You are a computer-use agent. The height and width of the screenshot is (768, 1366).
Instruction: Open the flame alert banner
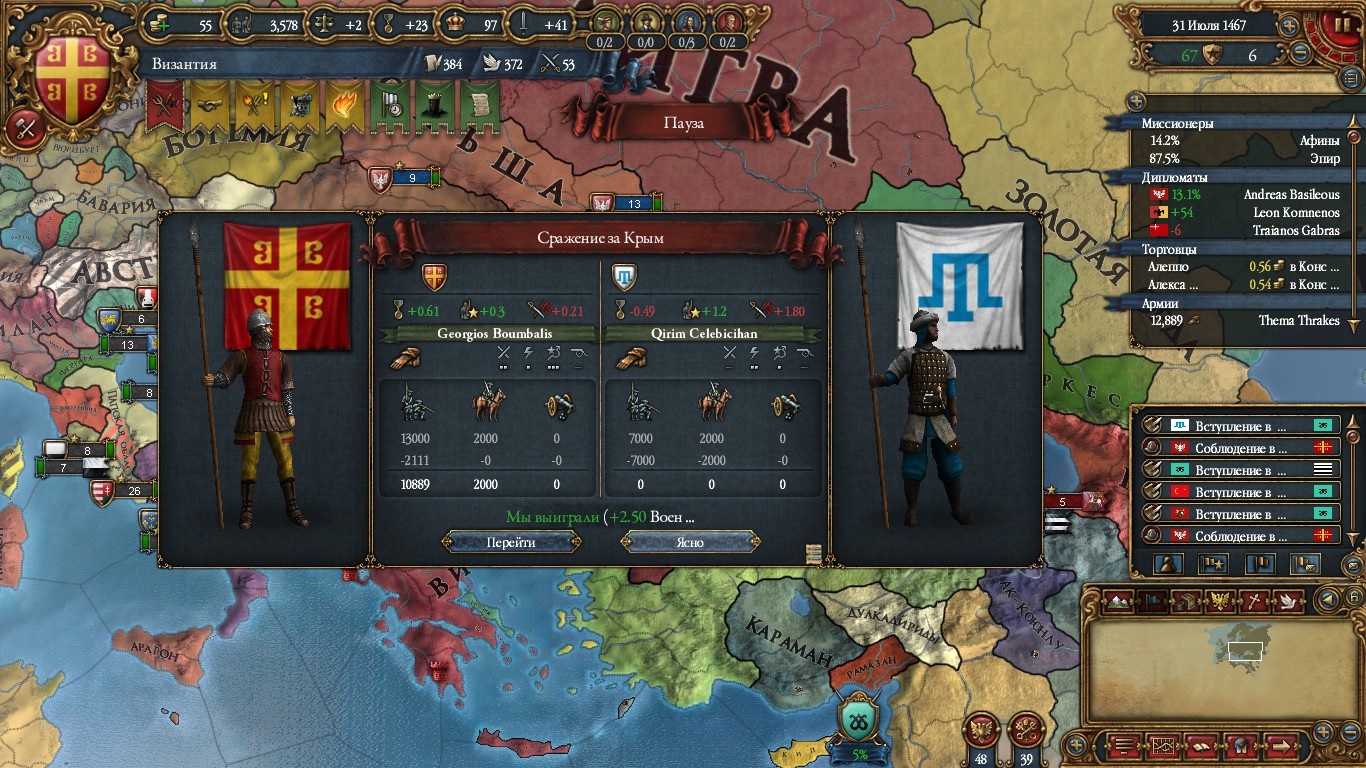(343, 105)
